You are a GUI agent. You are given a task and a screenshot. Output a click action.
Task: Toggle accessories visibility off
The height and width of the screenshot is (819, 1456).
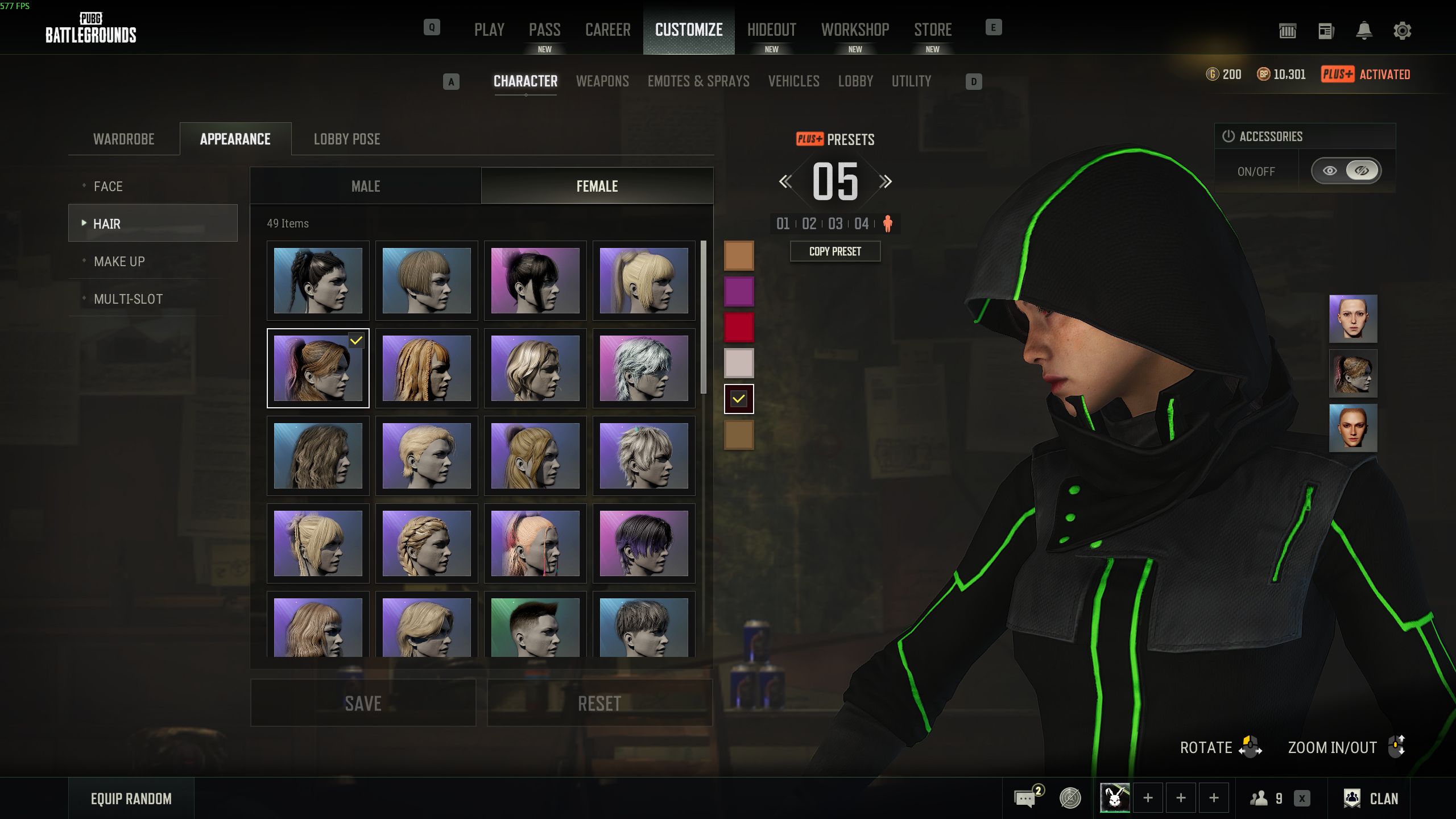(1362, 171)
